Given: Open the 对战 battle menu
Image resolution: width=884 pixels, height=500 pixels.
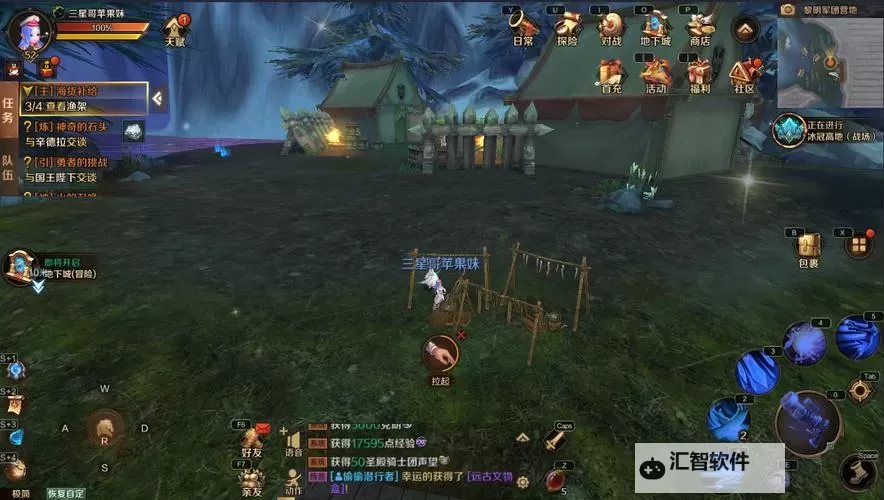Looking at the screenshot, I should [611, 27].
